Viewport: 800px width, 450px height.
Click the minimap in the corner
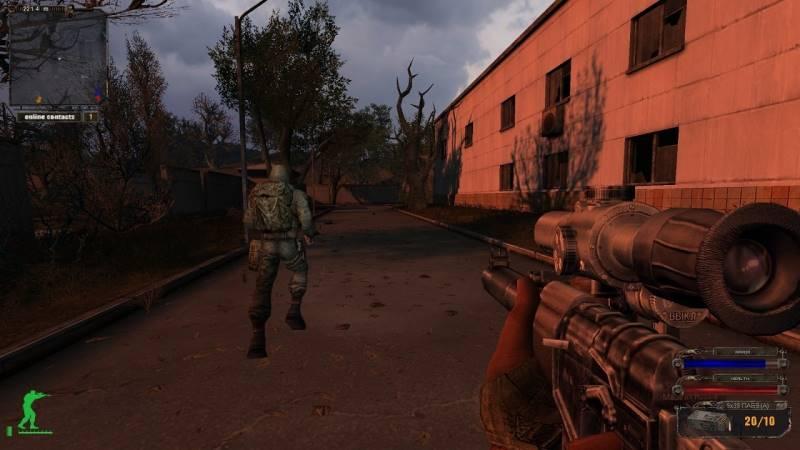pyautogui.click(x=57, y=56)
